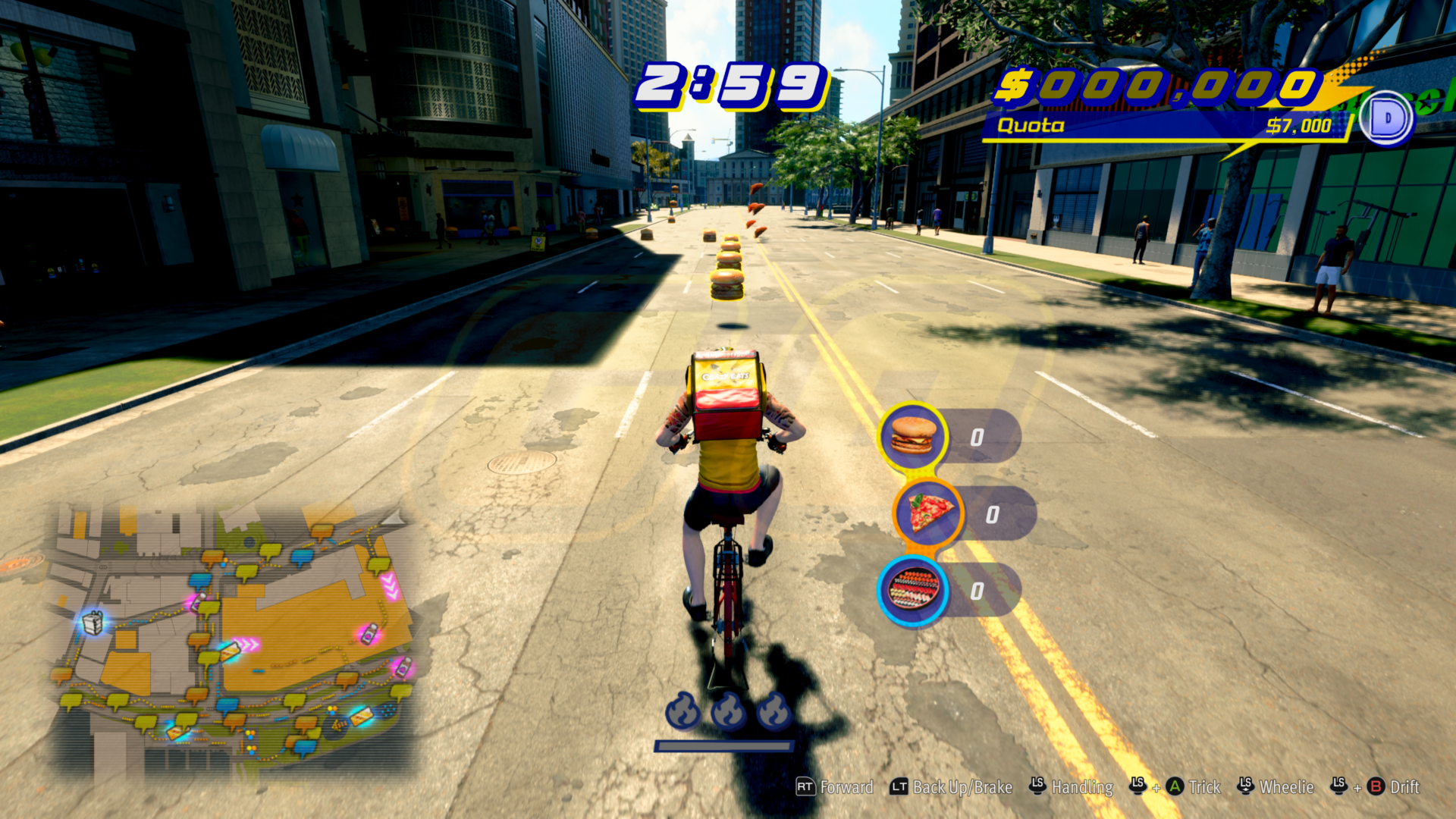Image resolution: width=1456 pixels, height=819 pixels.
Task: Click the delivery bag marker on minimap
Action: point(93,623)
